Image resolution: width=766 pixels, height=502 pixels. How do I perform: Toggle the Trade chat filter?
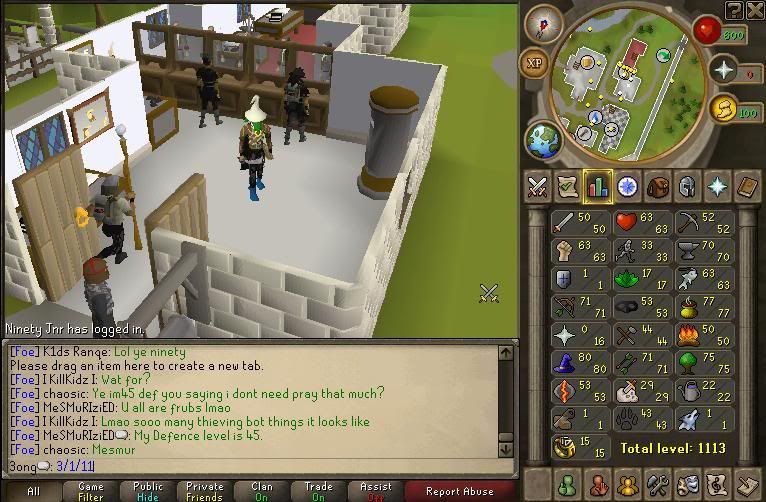318,490
